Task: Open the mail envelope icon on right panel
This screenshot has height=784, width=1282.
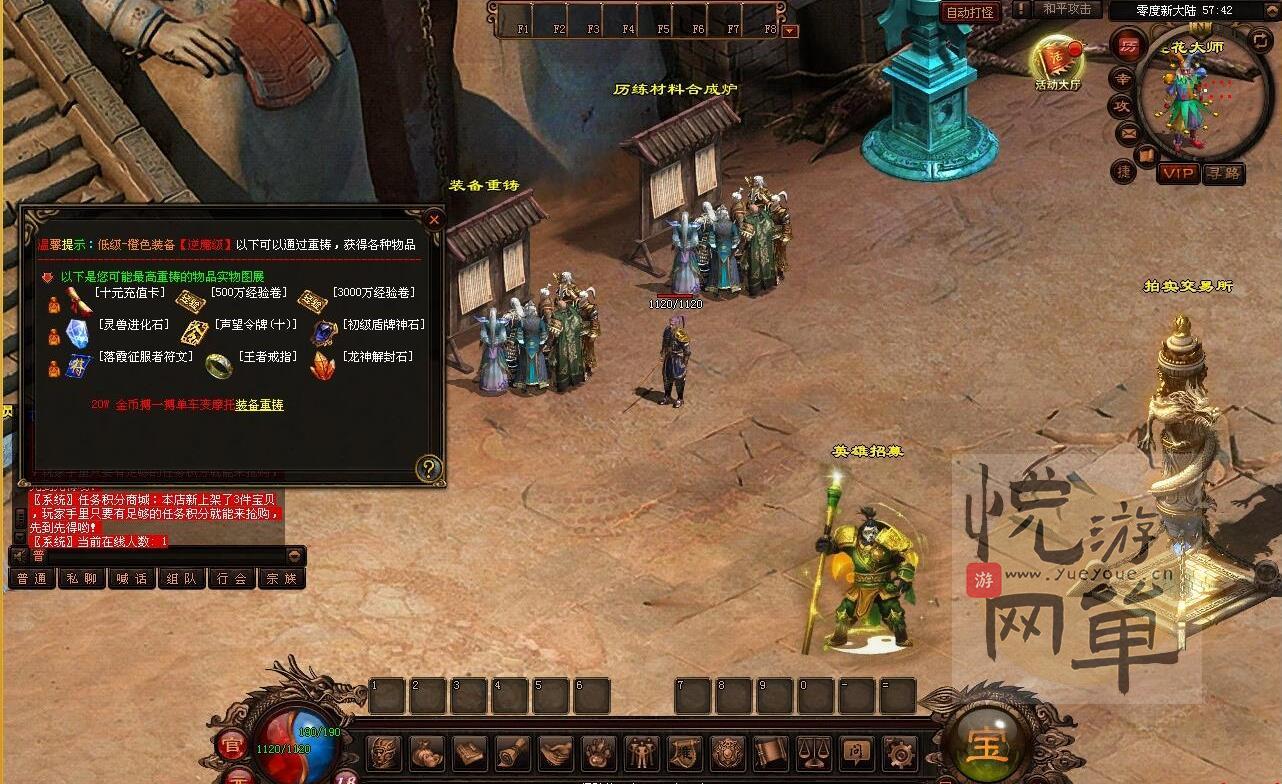Action: [1127, 132]
